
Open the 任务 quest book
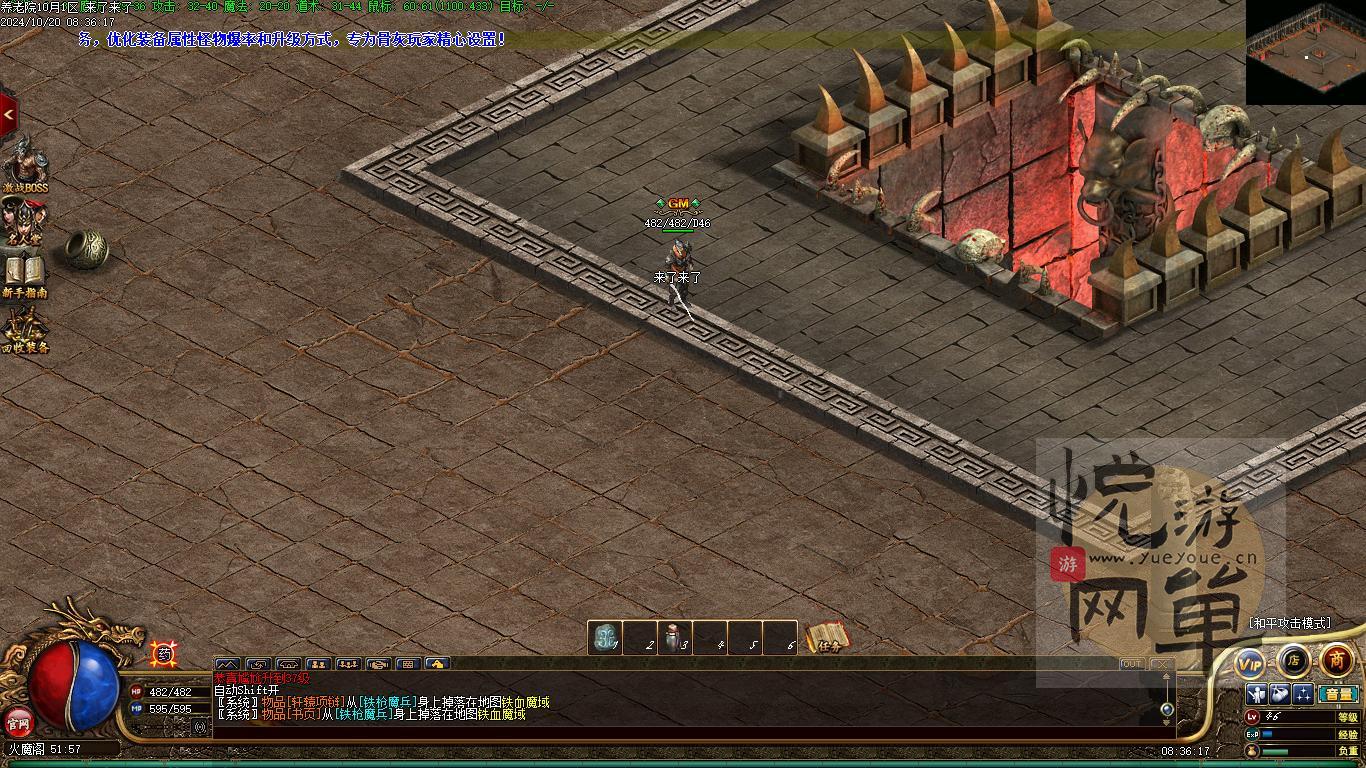[828, 638]
